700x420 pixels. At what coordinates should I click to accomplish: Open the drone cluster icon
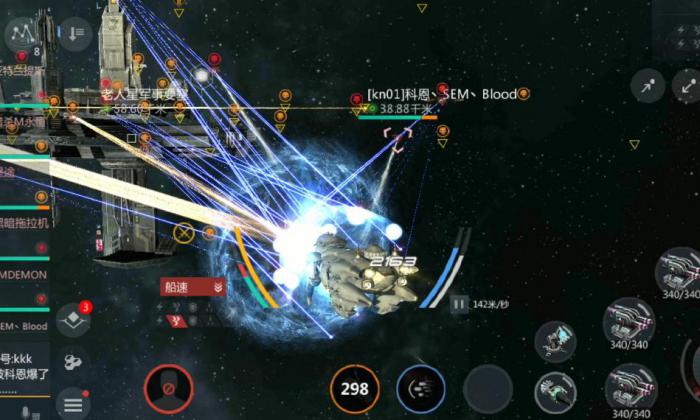pos(72,362)
